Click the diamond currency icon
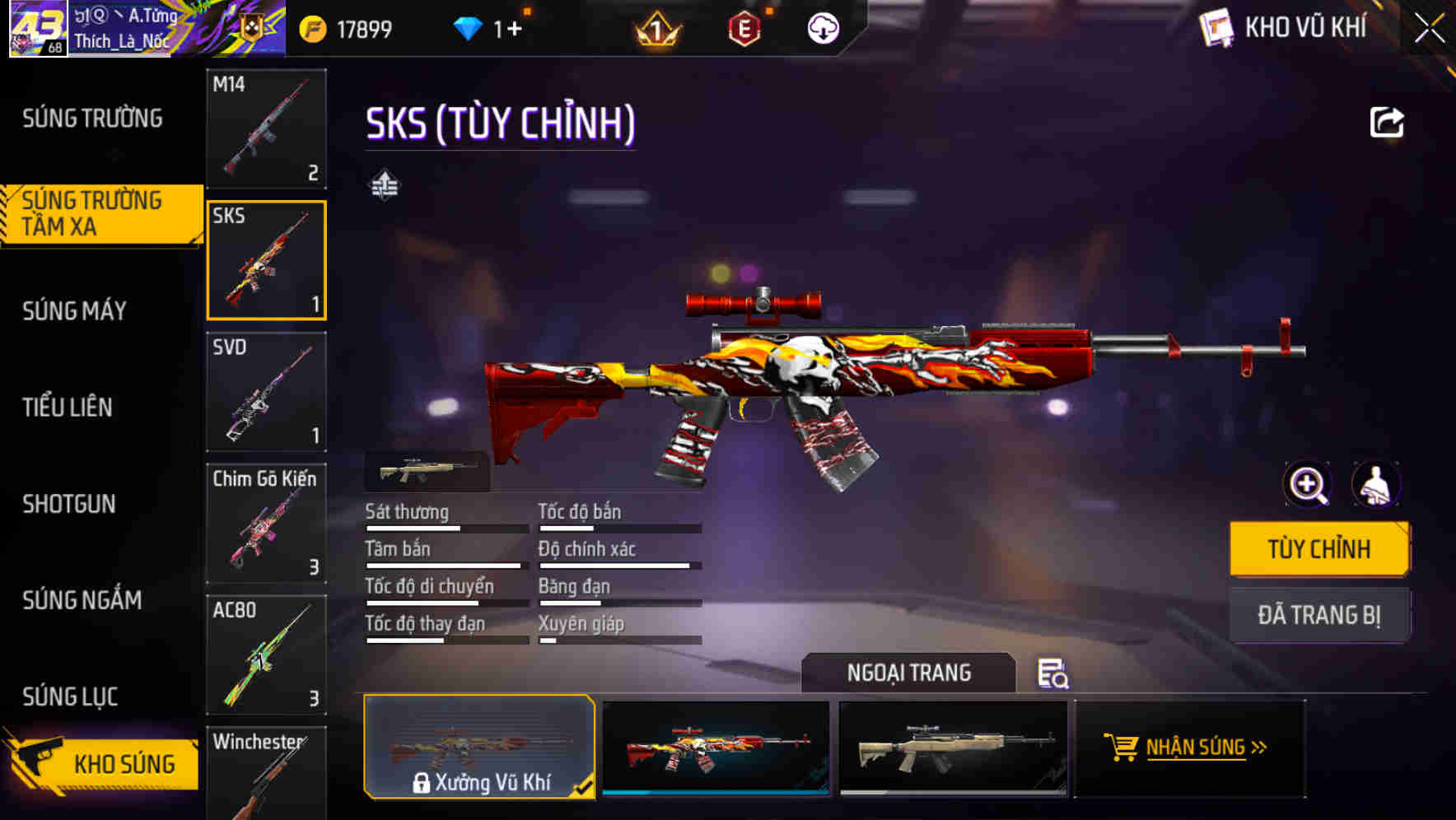 (x=468, y=27)
